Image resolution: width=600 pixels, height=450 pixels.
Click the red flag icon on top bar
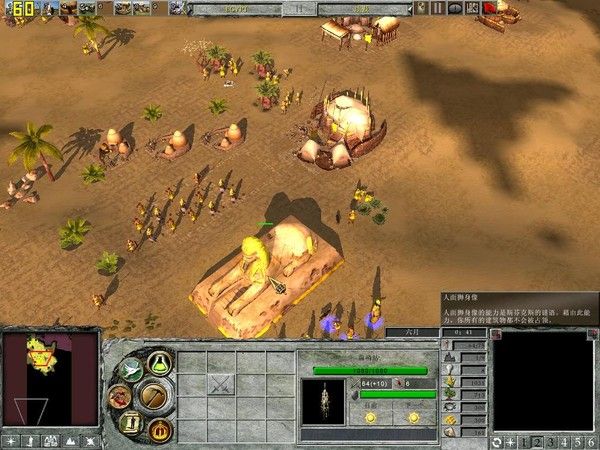click(x=489, y=8)
